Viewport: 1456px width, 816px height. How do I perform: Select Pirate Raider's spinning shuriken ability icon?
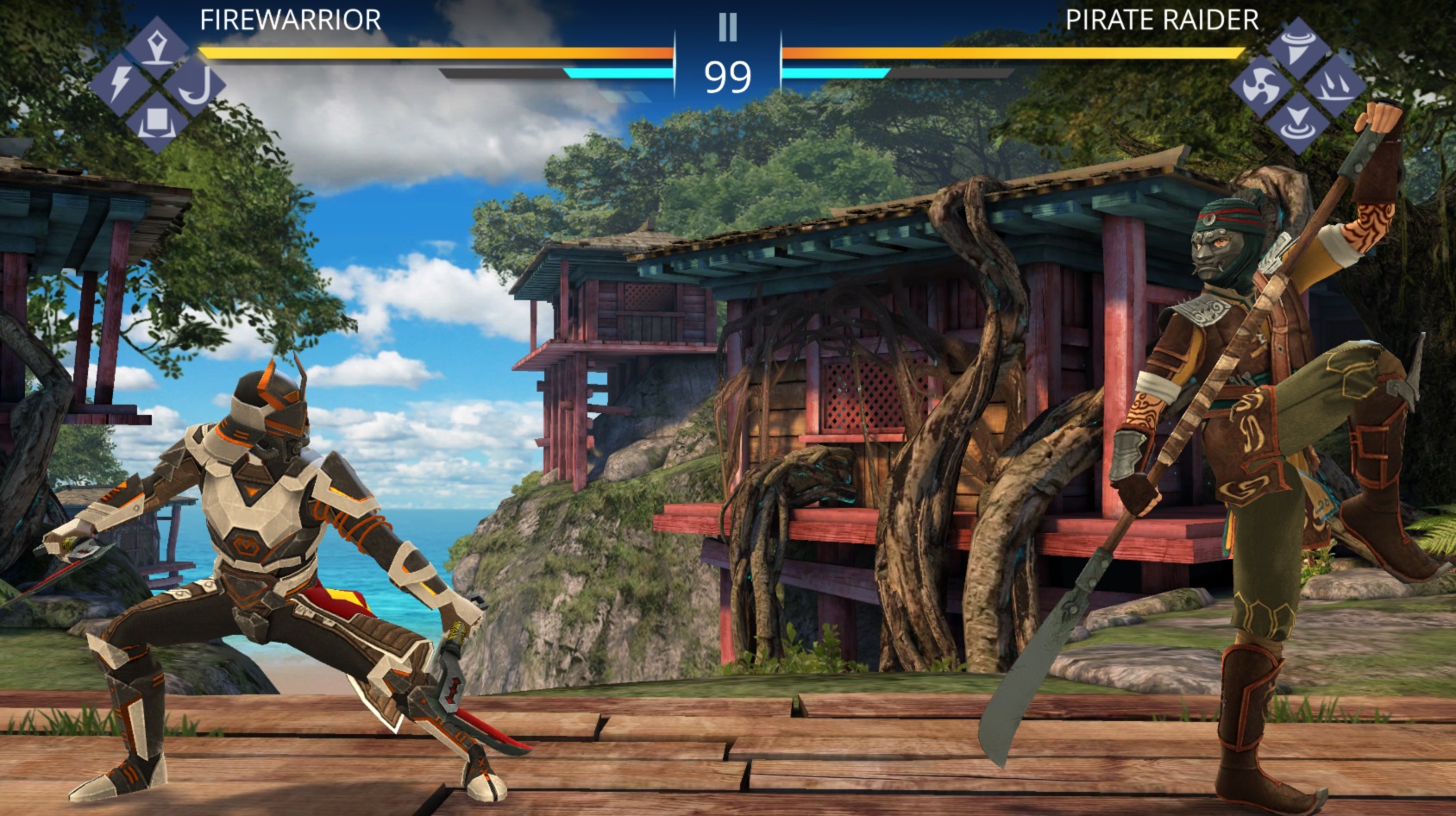coord(1260,86)
